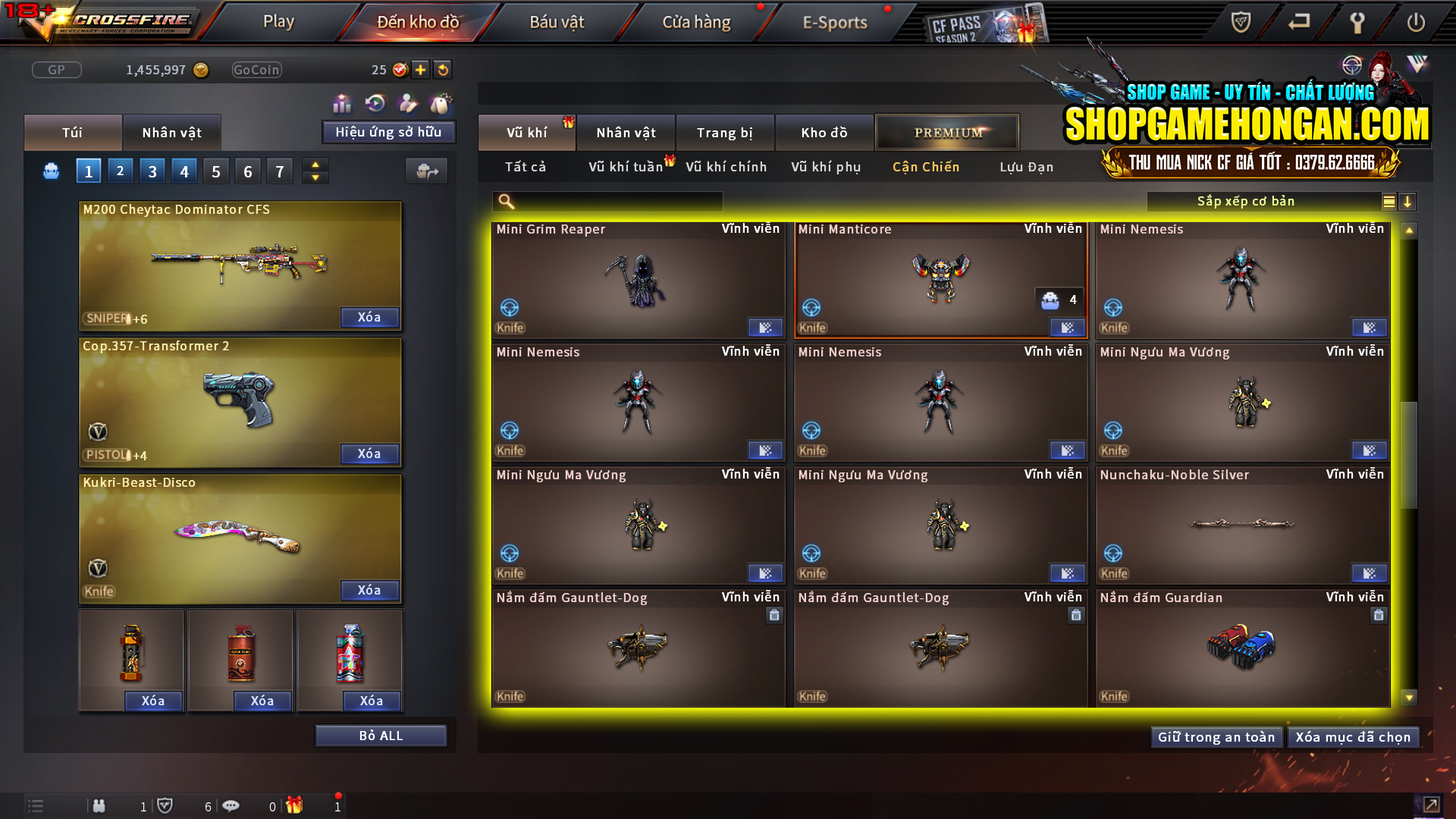Viewport: 1456px width, 819px height.
Task: Open the gift box icon in bottom status bar
Action: pos(295,806)
